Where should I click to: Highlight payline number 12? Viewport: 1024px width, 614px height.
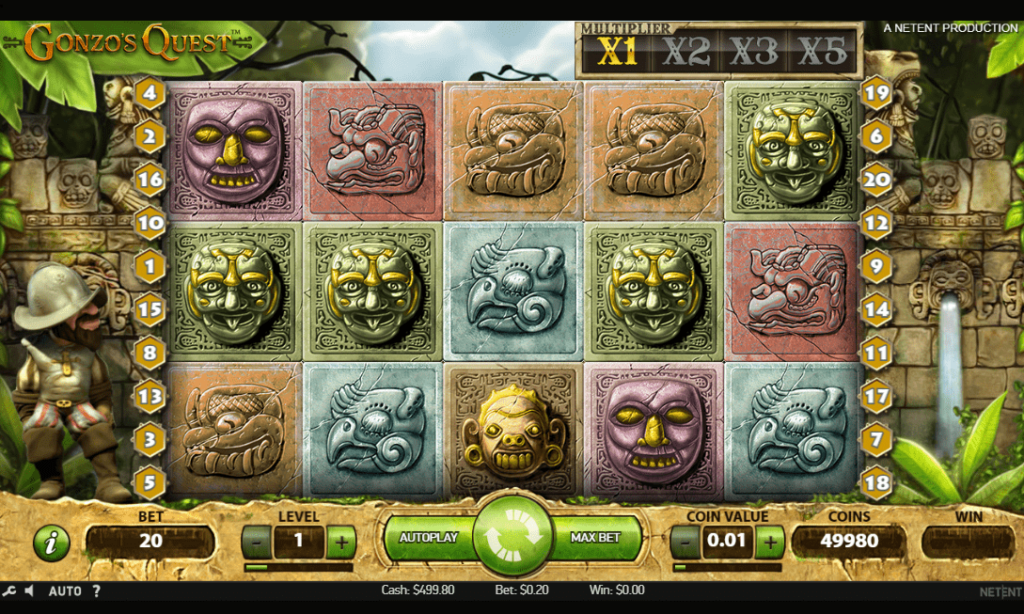[x=876, y=224]
